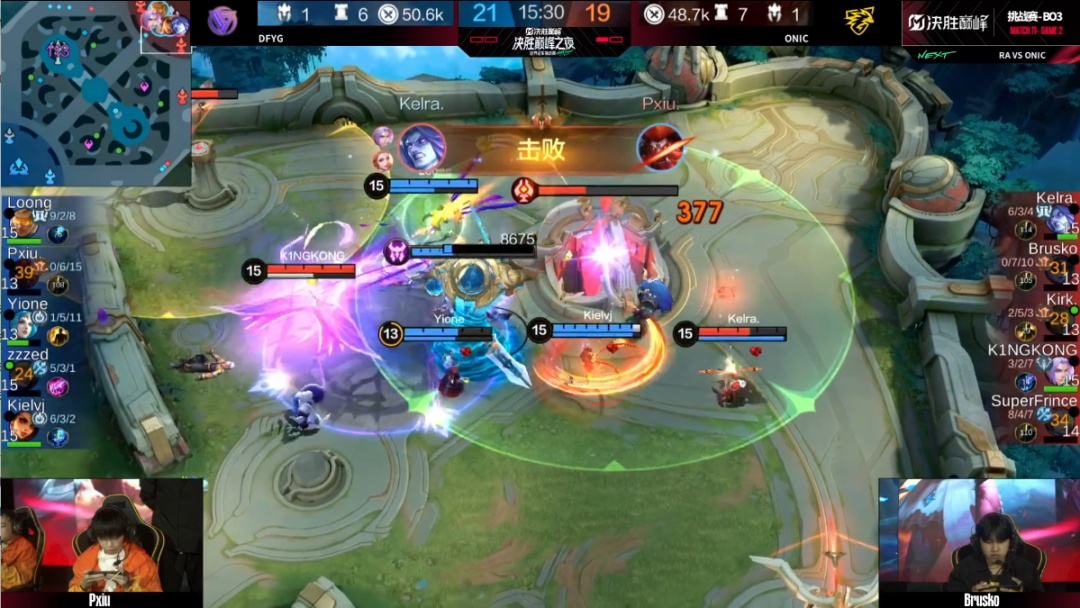Click the minimap in the corner

[x=95, y=92]
